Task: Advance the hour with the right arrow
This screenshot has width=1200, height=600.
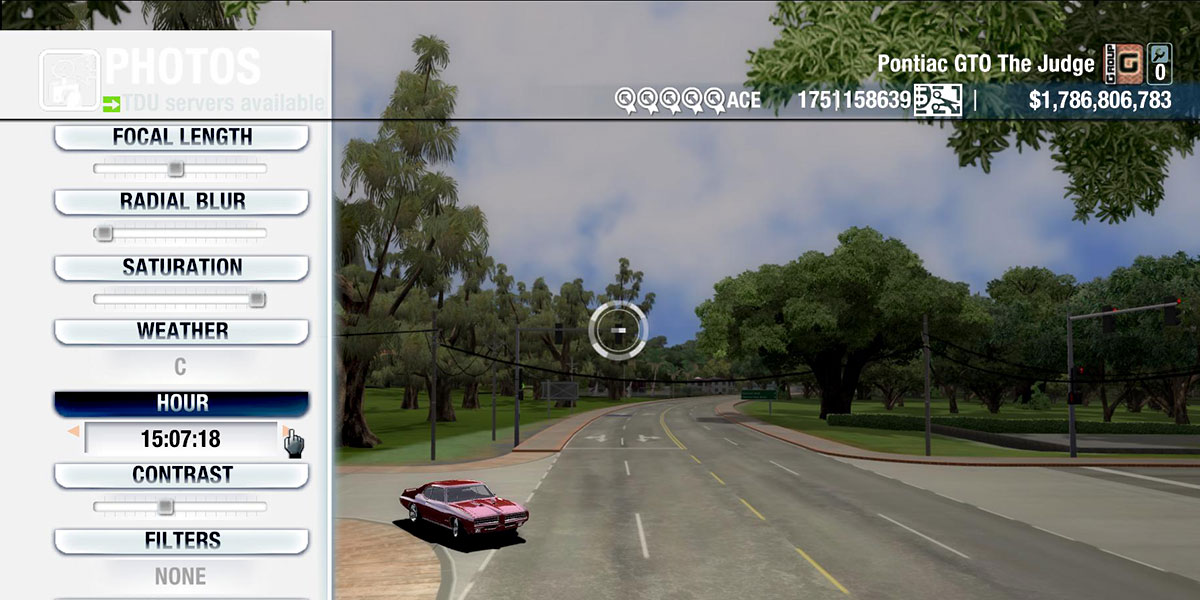Action: 287,432
